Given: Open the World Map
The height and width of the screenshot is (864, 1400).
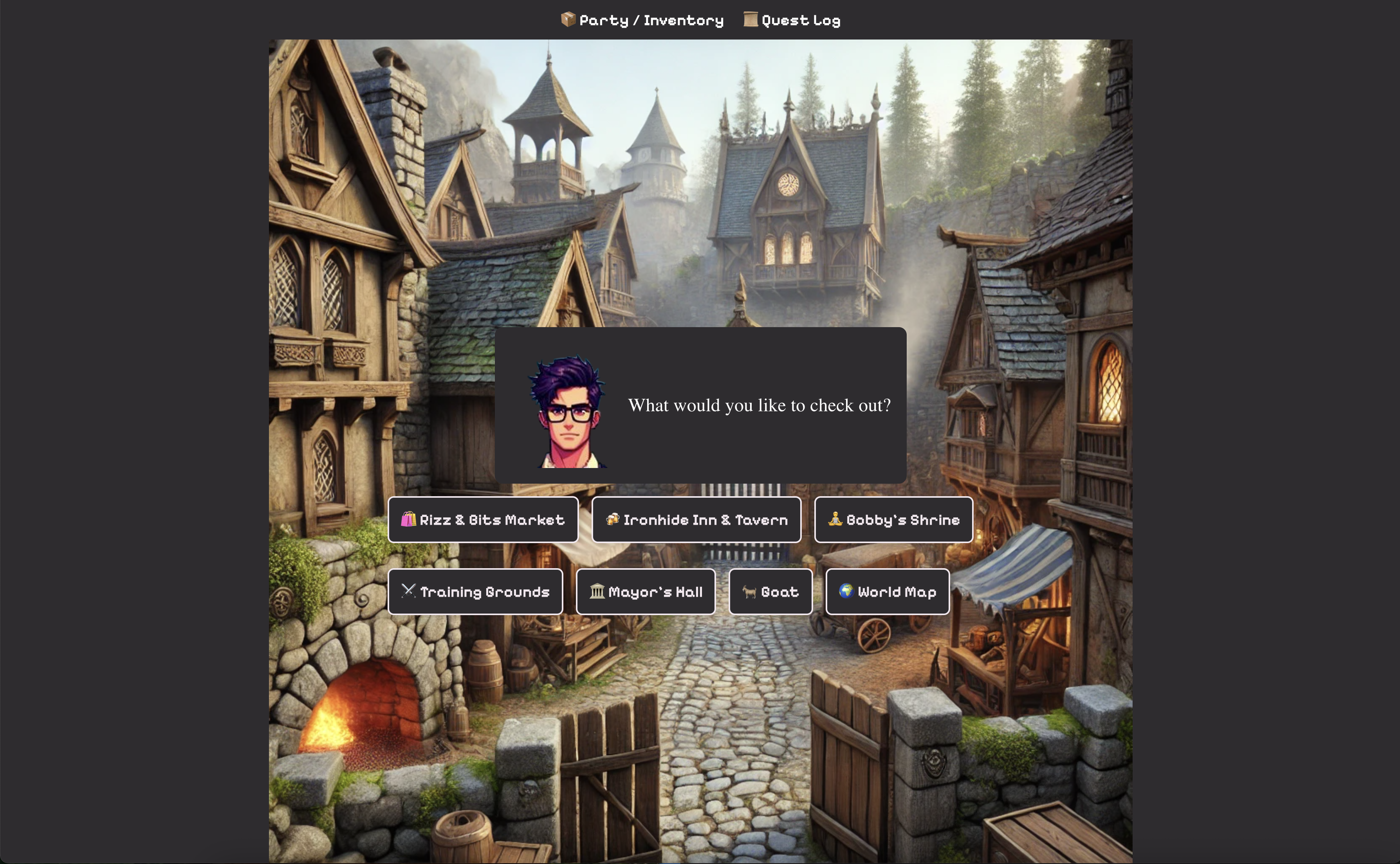Looking at the screenshot, I should click(887, 591).
